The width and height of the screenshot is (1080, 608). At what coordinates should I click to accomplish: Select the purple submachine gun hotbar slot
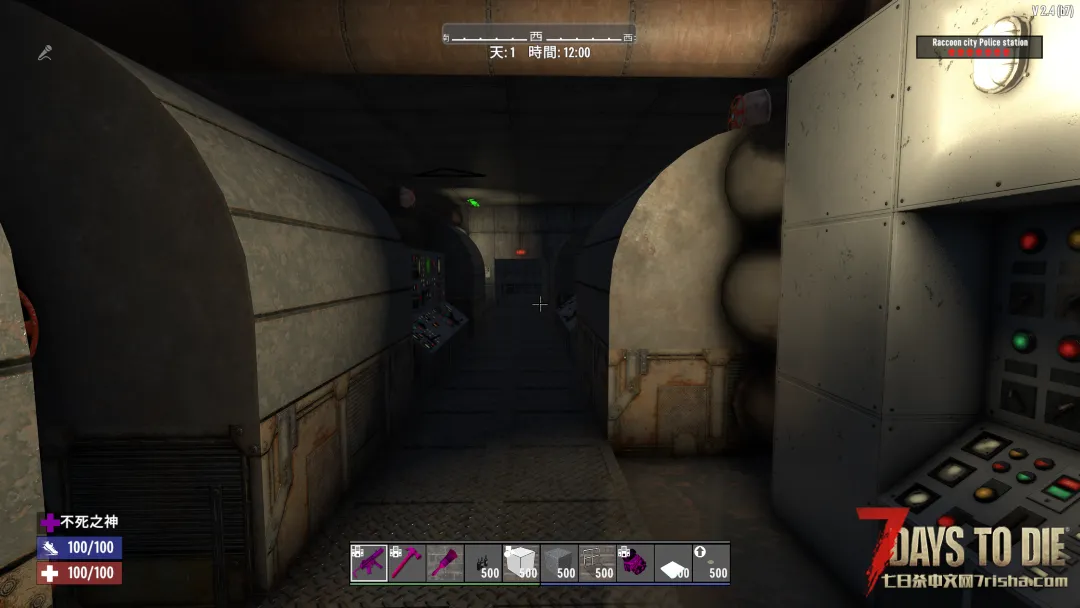point(369,563)
